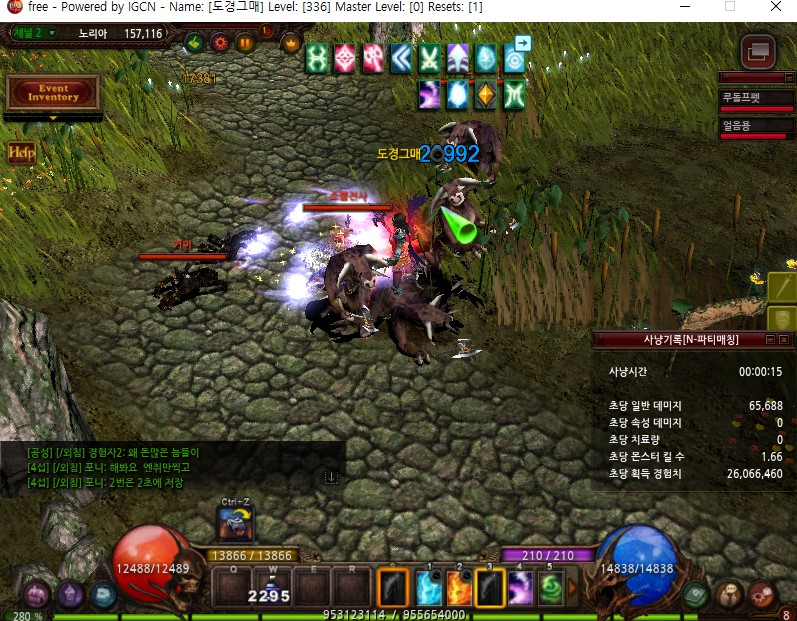Click the blue arrow buff-panel toggle
Image resolution: width=797 pixels, height=621 pixels.
point(522,43)
